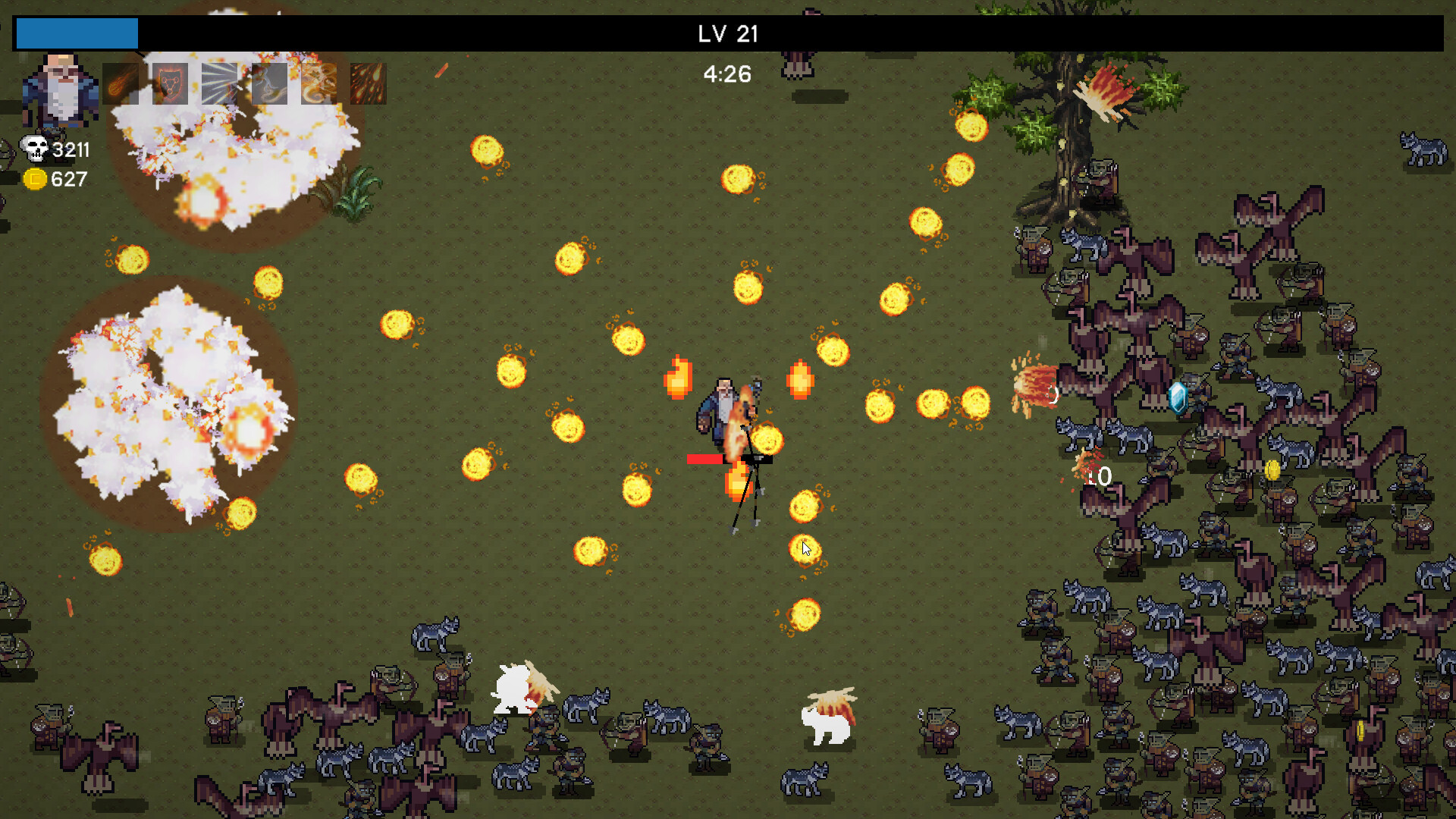Select the raining fire meteors ability icon

369,83
